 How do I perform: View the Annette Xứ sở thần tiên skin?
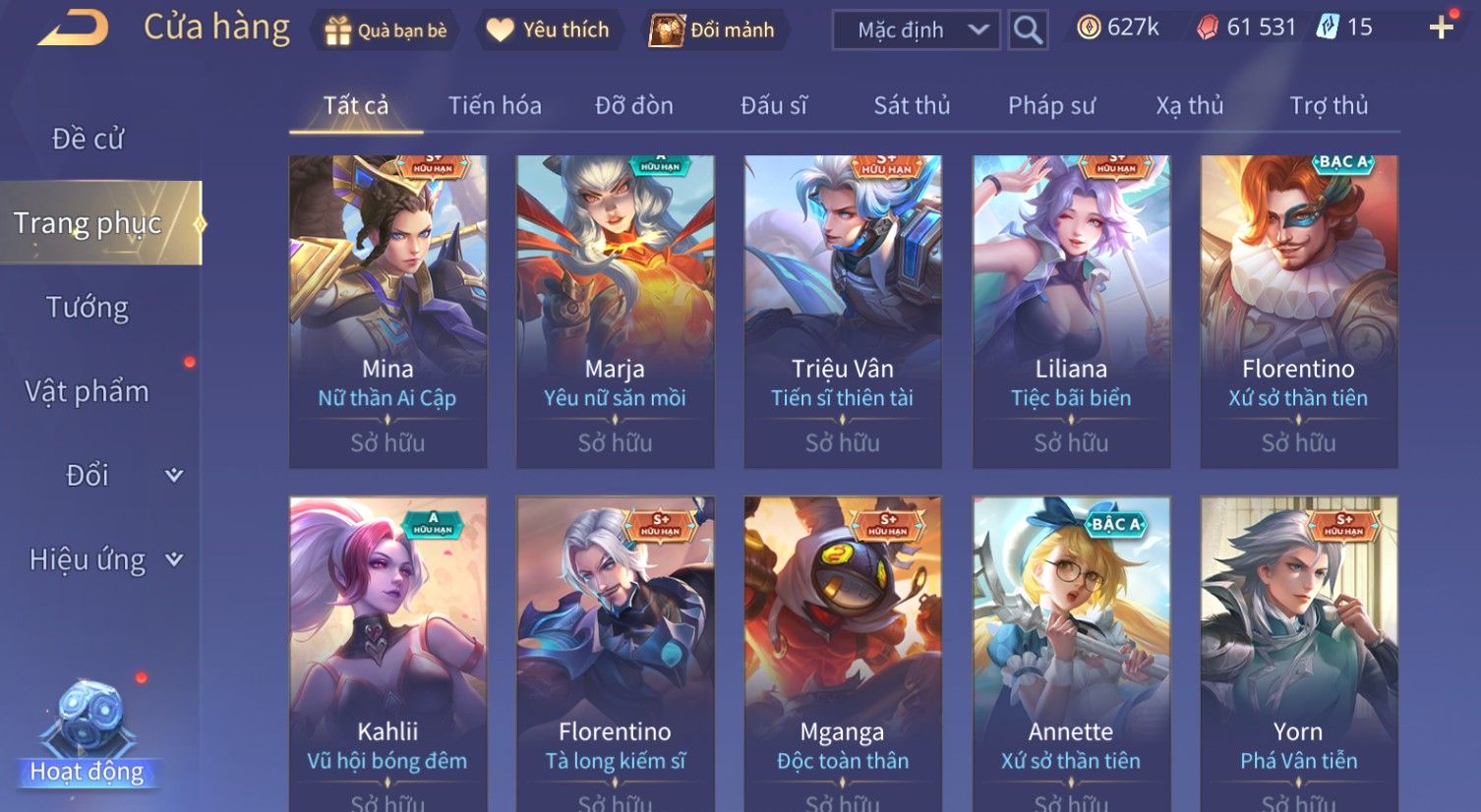(x=1071, y=649)
